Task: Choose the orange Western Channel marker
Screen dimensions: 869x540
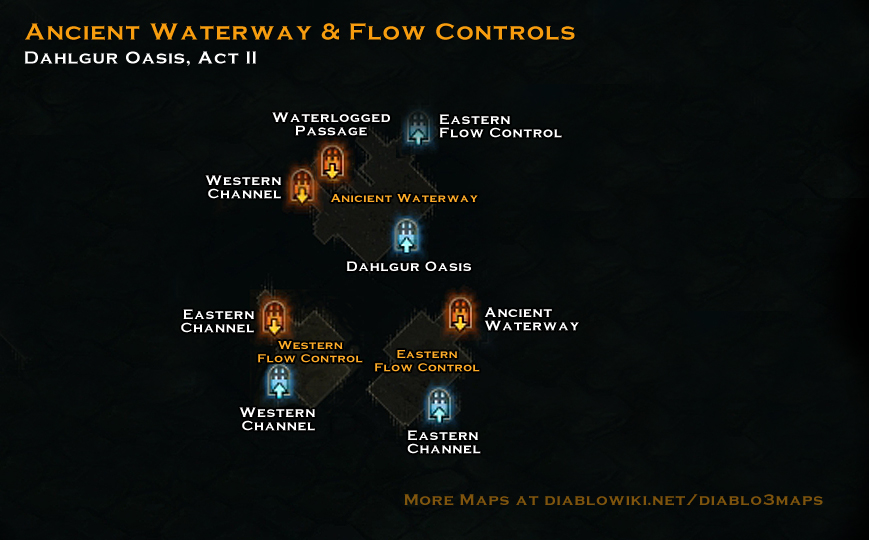Action: pyautogui.click(x=302, y=187)
